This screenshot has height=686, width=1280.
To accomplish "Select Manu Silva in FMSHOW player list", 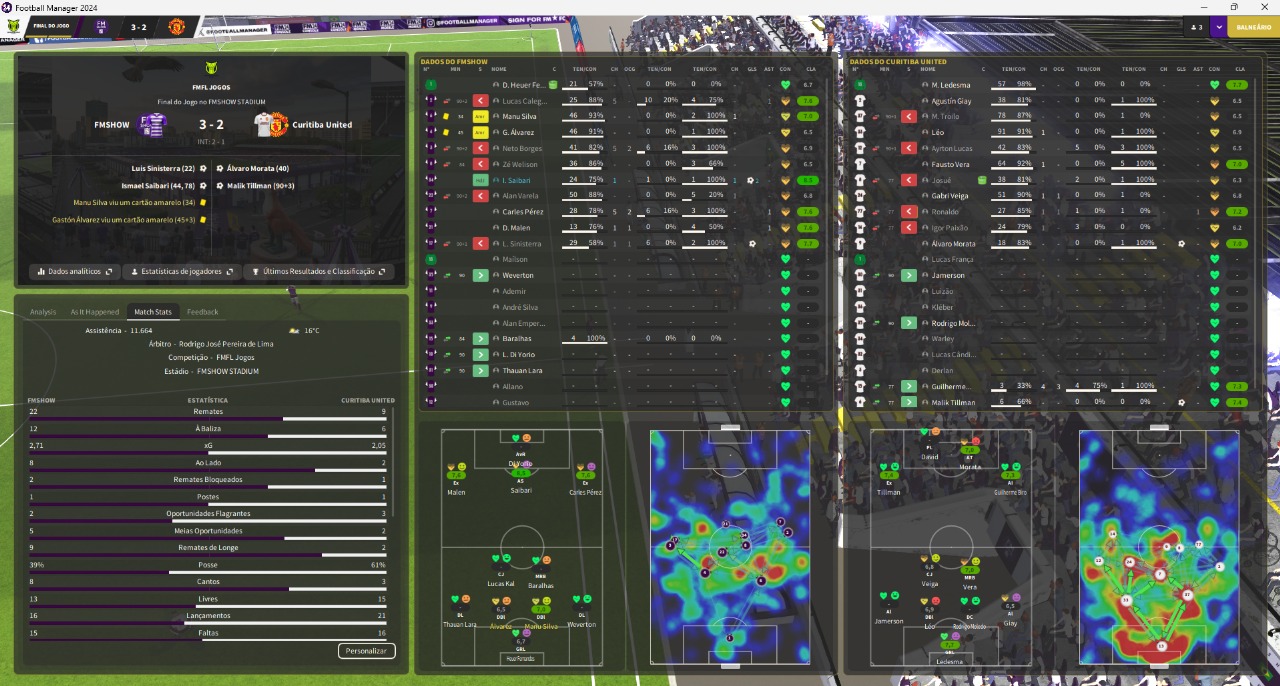I will 518,117.
